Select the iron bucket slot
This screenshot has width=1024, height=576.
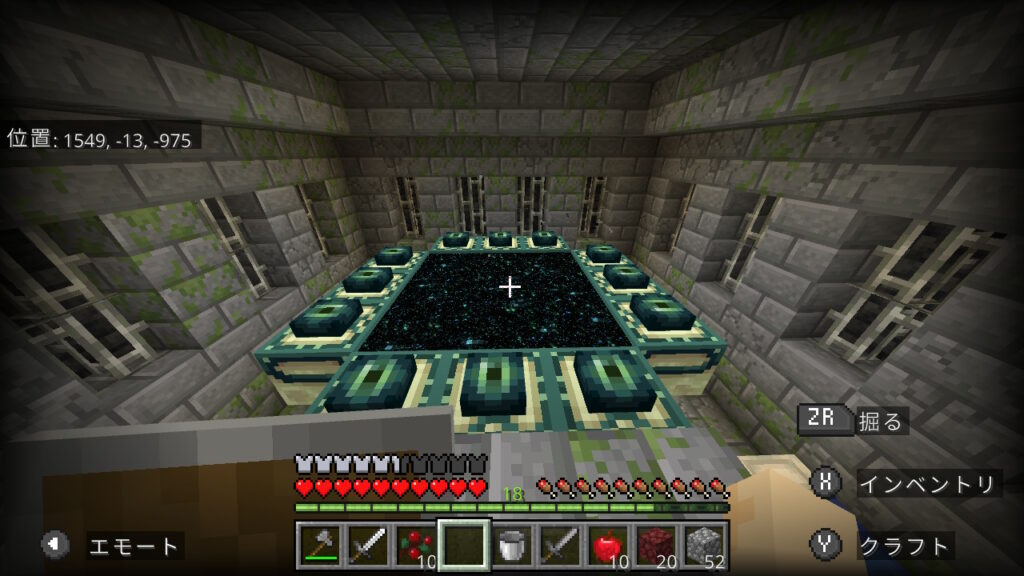coord(511,546)
